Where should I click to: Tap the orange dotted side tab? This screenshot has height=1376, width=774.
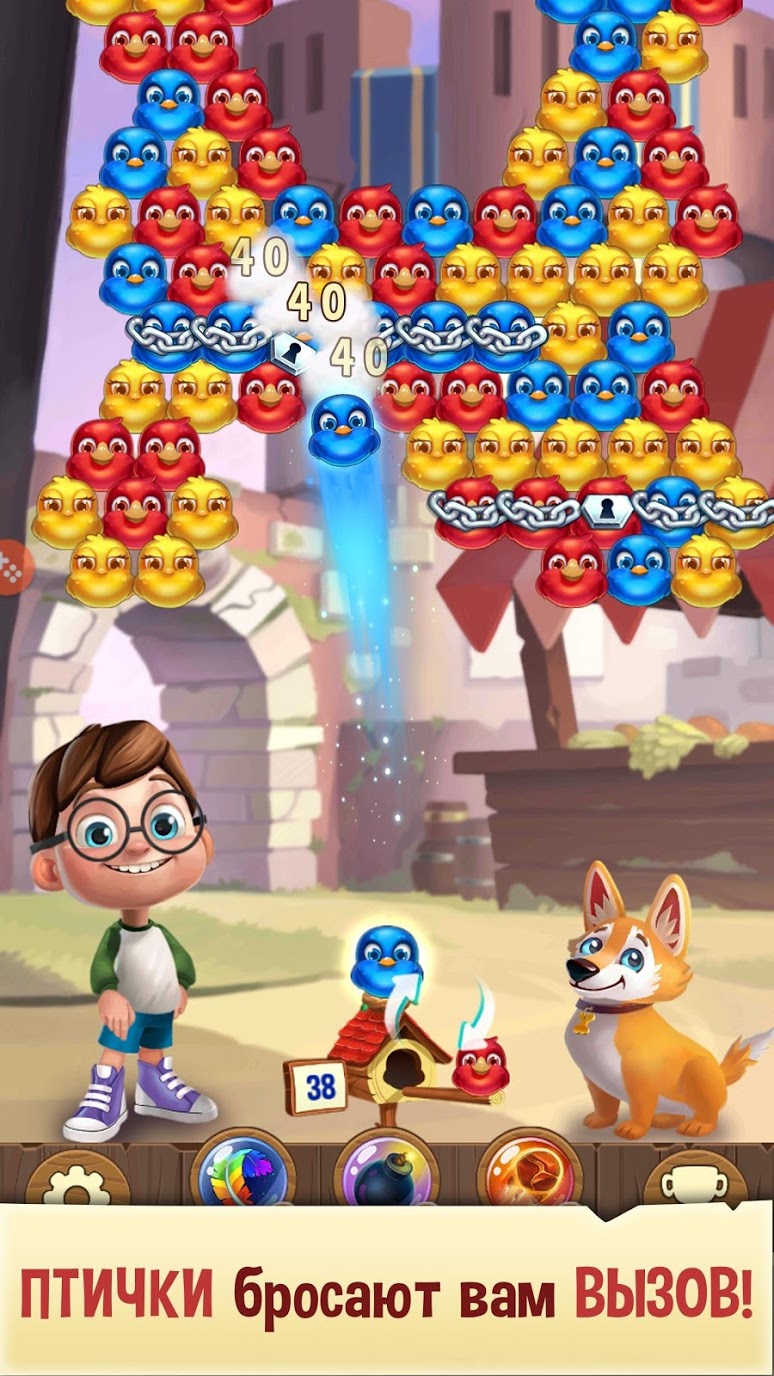[x=13, y=567]
